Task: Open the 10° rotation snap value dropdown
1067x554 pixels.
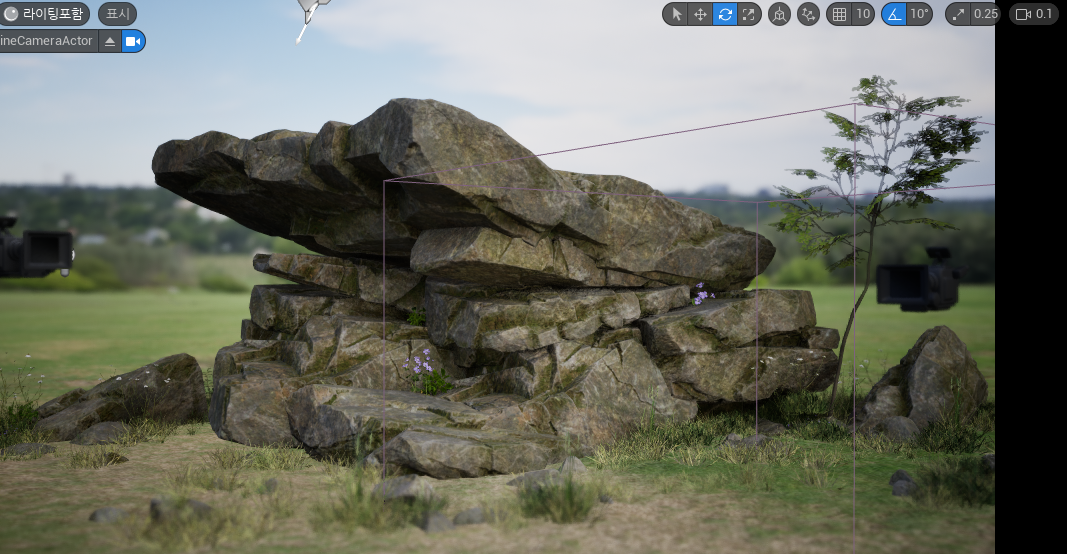Action: [919, 14]
